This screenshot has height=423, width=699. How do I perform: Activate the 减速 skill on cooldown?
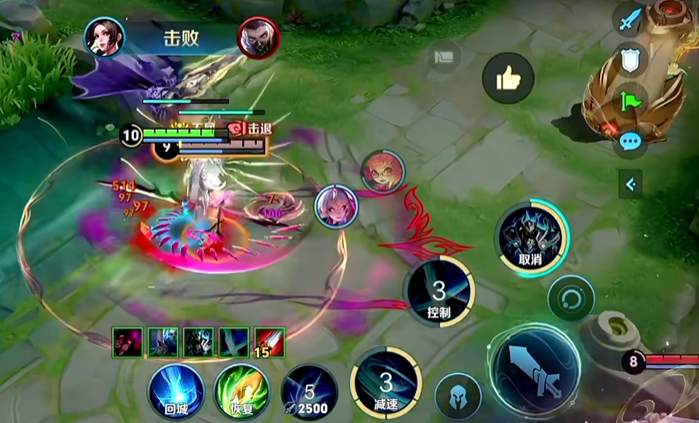coord(386,381)
